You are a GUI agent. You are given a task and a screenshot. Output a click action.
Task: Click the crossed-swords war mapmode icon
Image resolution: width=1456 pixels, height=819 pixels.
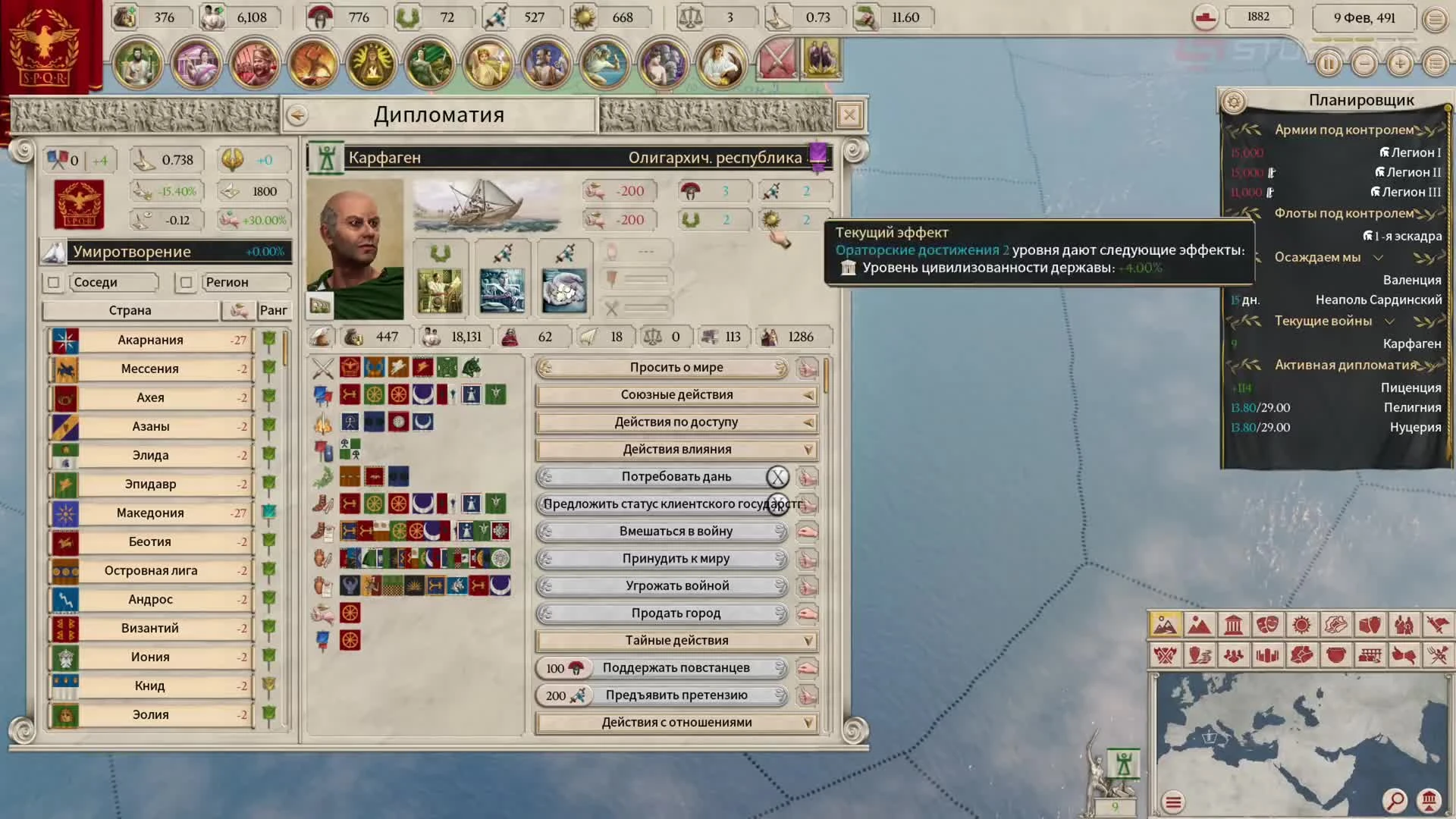tap(1166, 655)
